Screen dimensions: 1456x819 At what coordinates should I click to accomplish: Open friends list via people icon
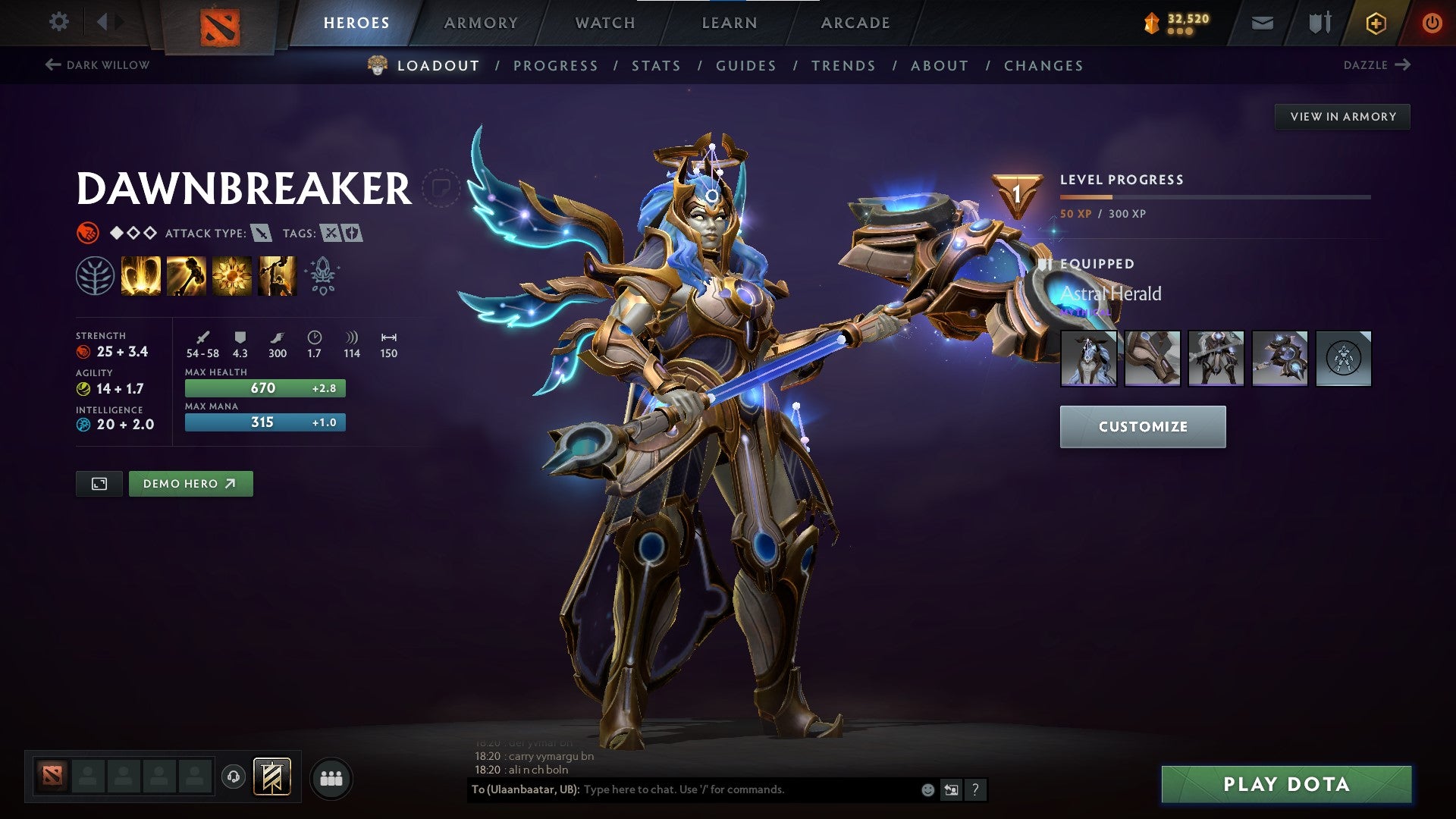point(330,777)
